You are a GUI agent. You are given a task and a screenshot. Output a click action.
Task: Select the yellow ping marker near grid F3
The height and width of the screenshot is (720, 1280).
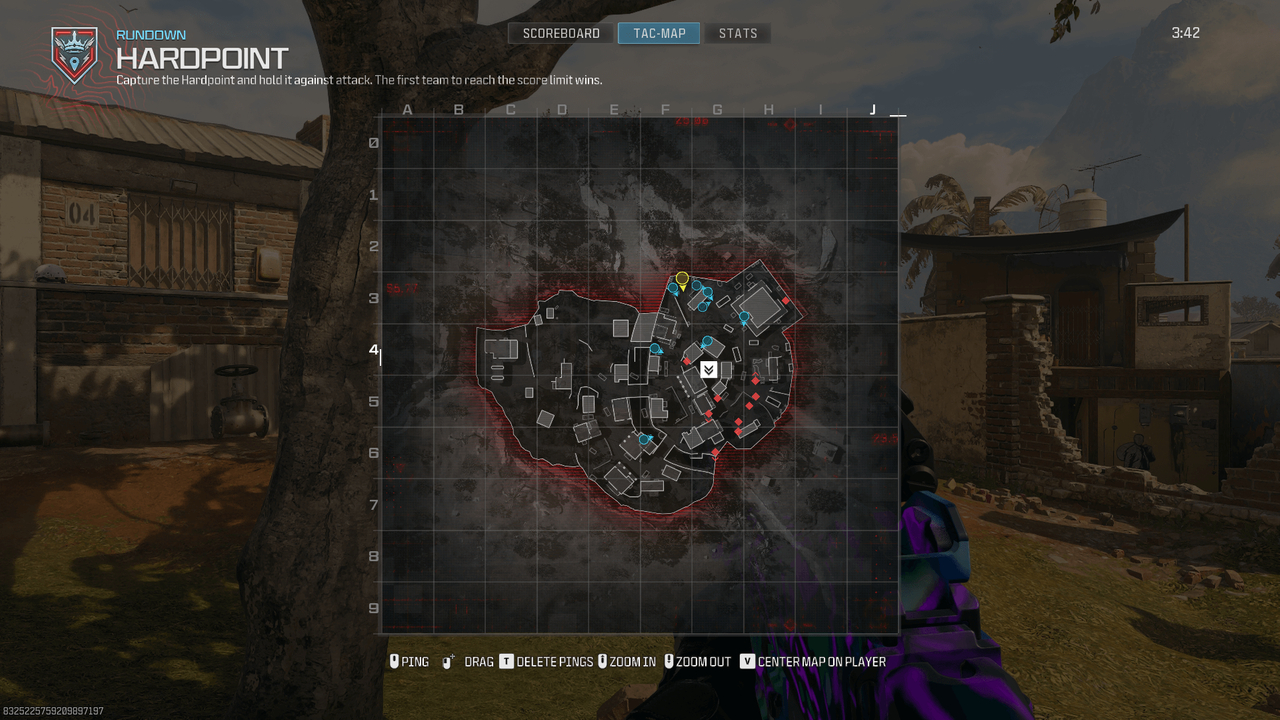(682, 280)
